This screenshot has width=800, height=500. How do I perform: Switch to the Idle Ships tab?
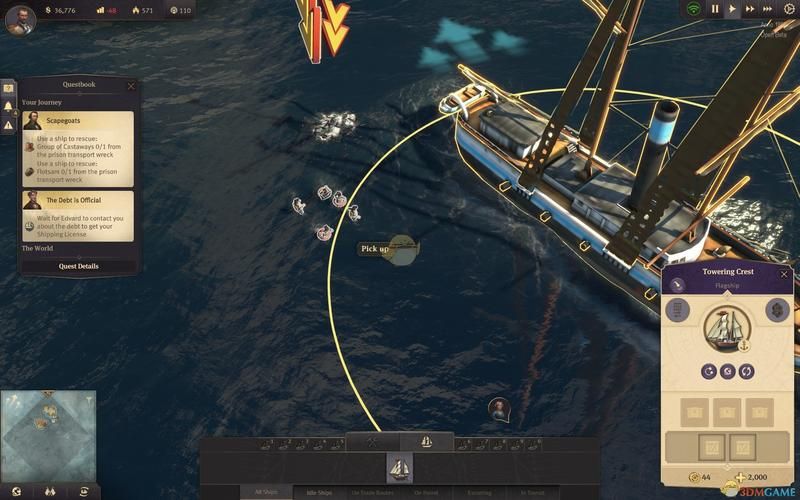318,492
